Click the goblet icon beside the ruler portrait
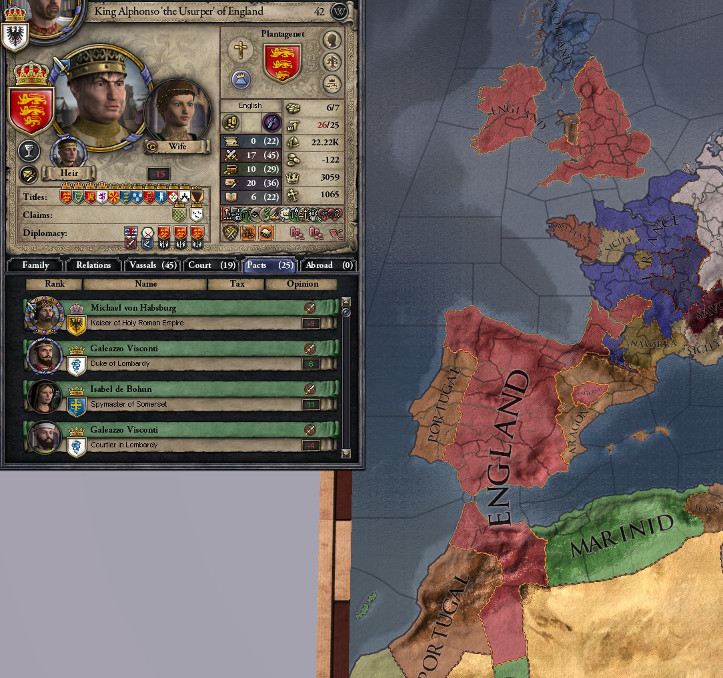723x678 pixels. pos(29,151)
